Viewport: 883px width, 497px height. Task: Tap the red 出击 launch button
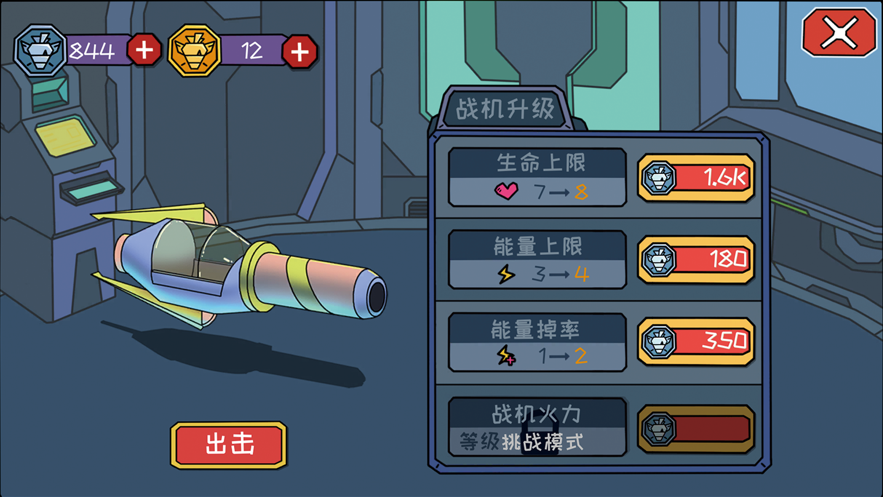pyautogui.click(x=229, y=445)
